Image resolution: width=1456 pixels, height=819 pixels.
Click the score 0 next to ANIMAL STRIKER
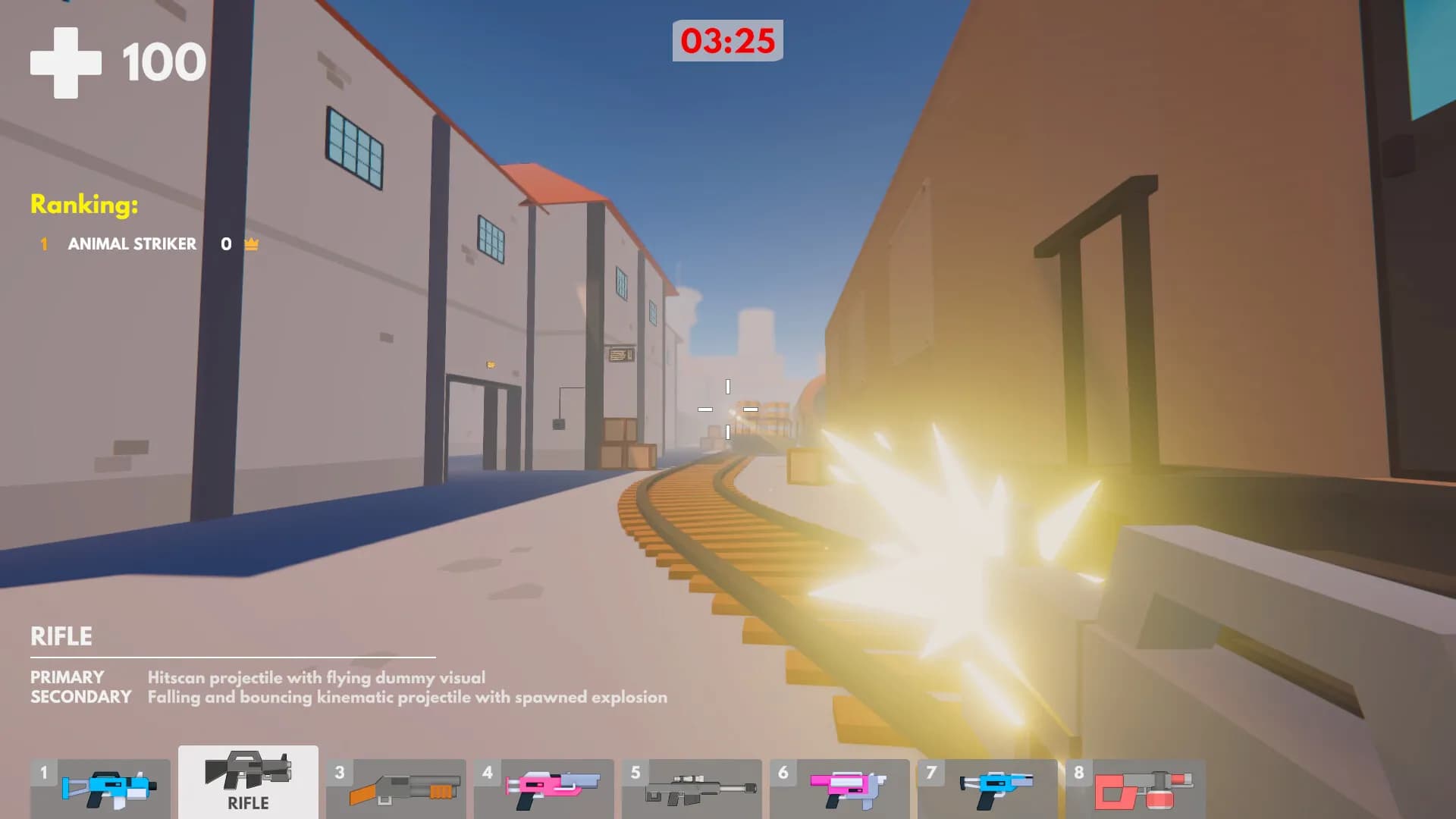[224, 244]
